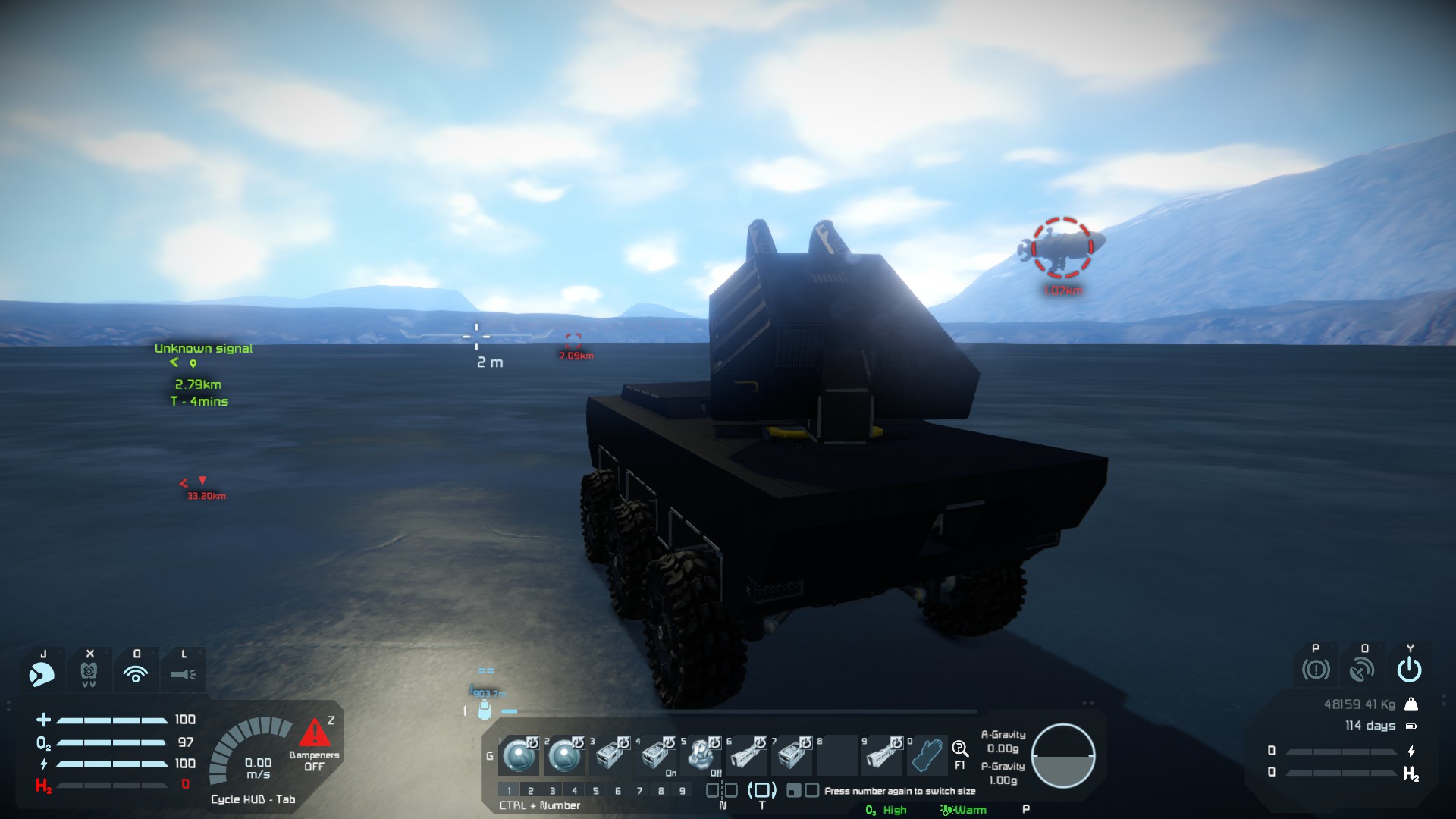
Task: Toggle the antenna dish broadcast icon
Action: [1362, 670]
